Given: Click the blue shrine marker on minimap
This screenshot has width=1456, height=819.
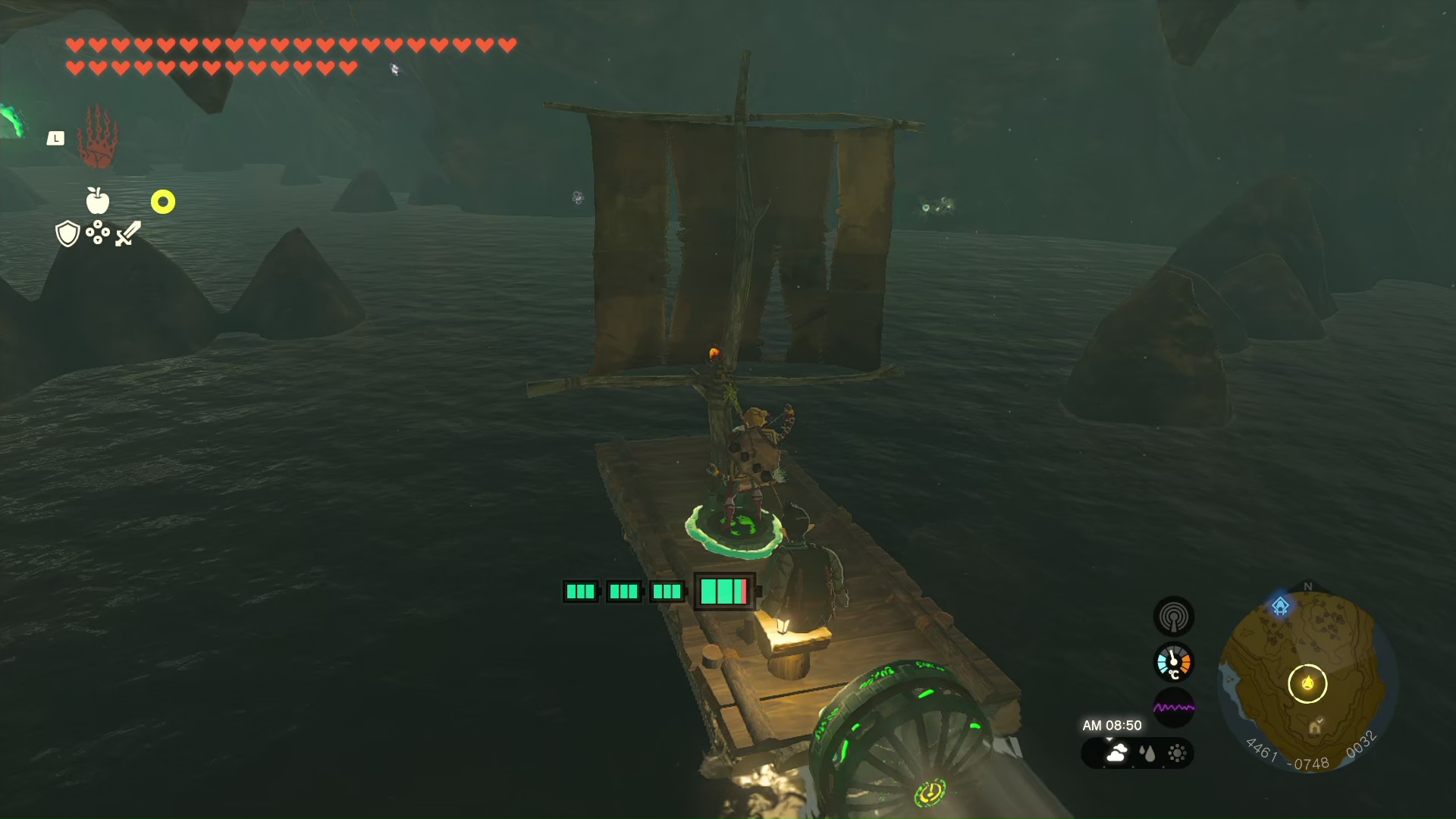Looking at the screenshot, I should [1281, 606].
